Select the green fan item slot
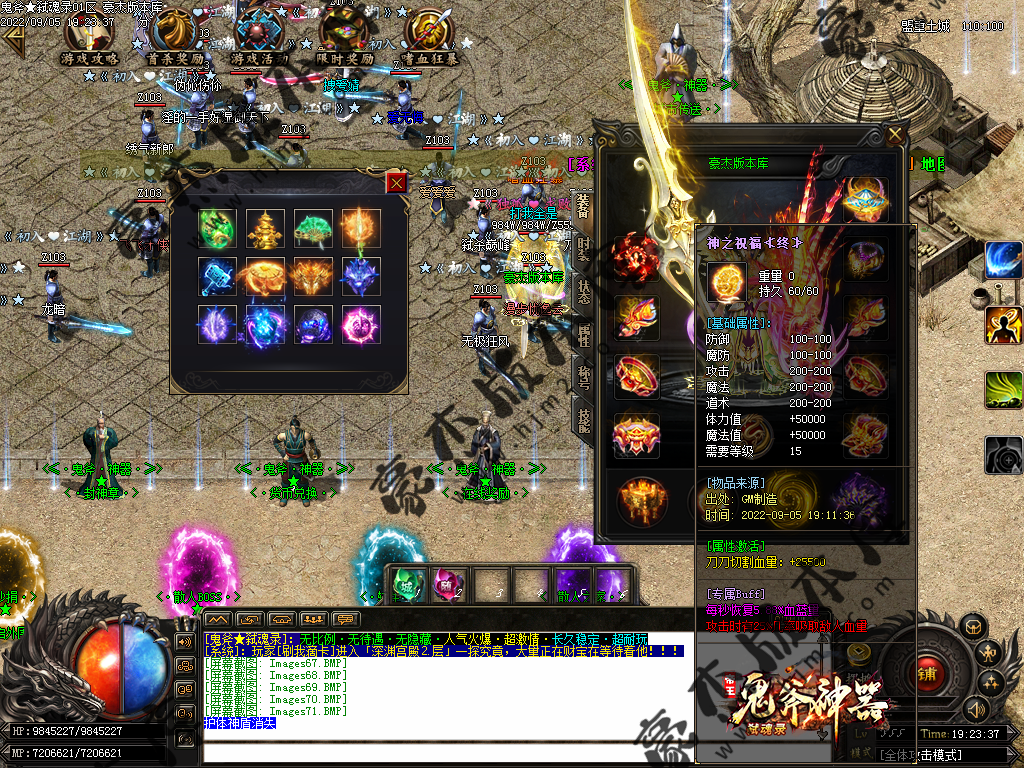 coord(312,227)
